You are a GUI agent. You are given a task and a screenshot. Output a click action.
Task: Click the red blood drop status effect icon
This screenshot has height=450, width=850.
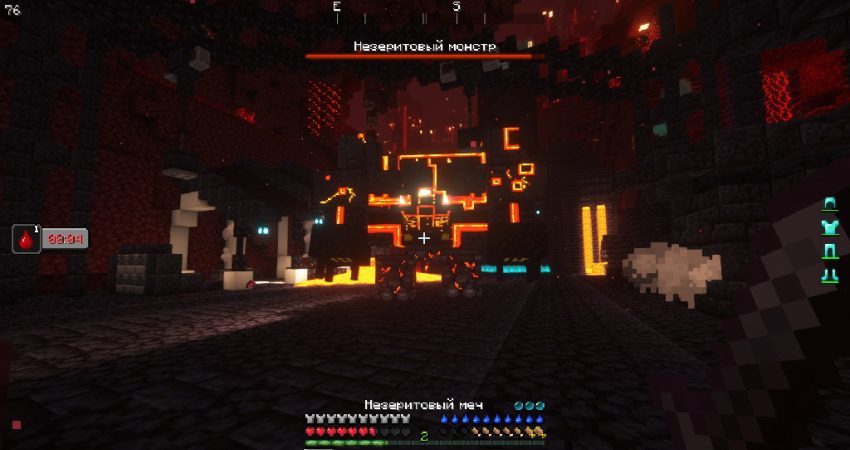click(25, 238)
